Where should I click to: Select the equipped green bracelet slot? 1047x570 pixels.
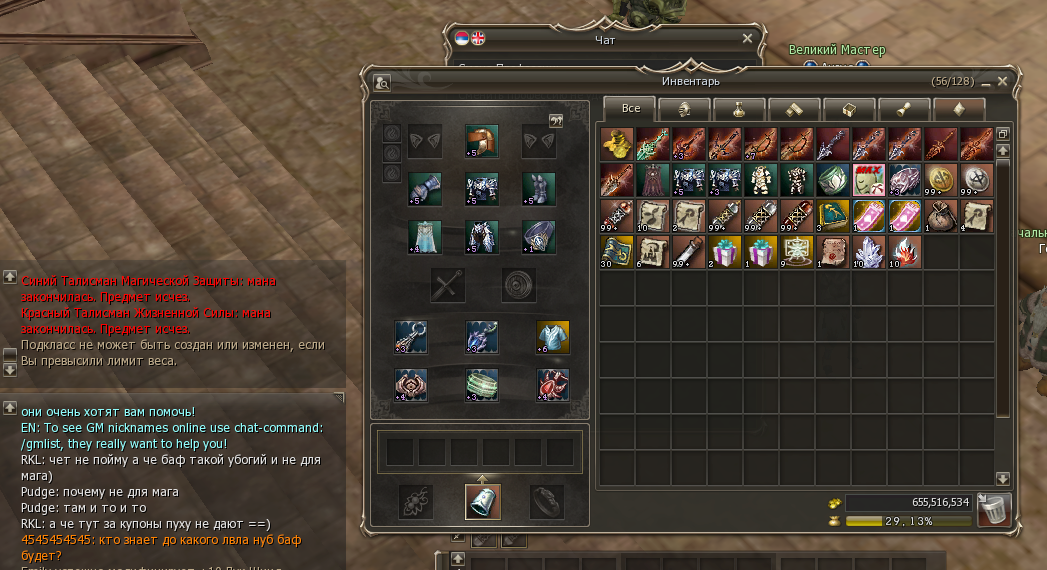click(482, 384)
